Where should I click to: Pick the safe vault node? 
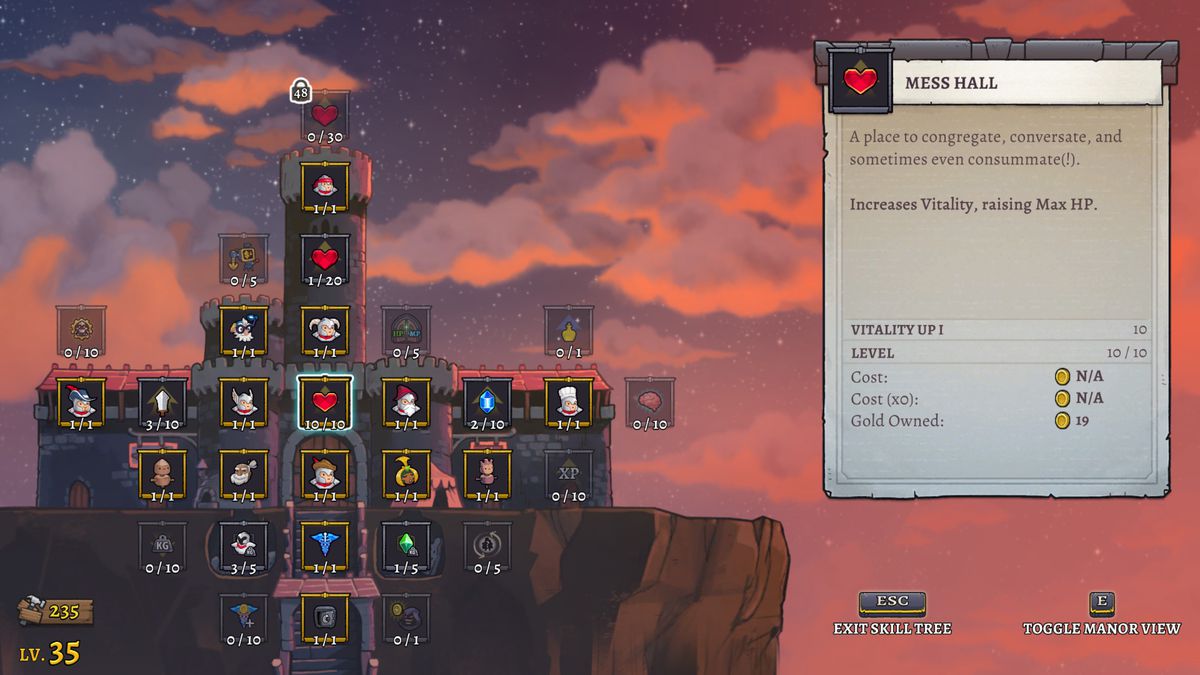pyautogui.click(x=325, y=617)
